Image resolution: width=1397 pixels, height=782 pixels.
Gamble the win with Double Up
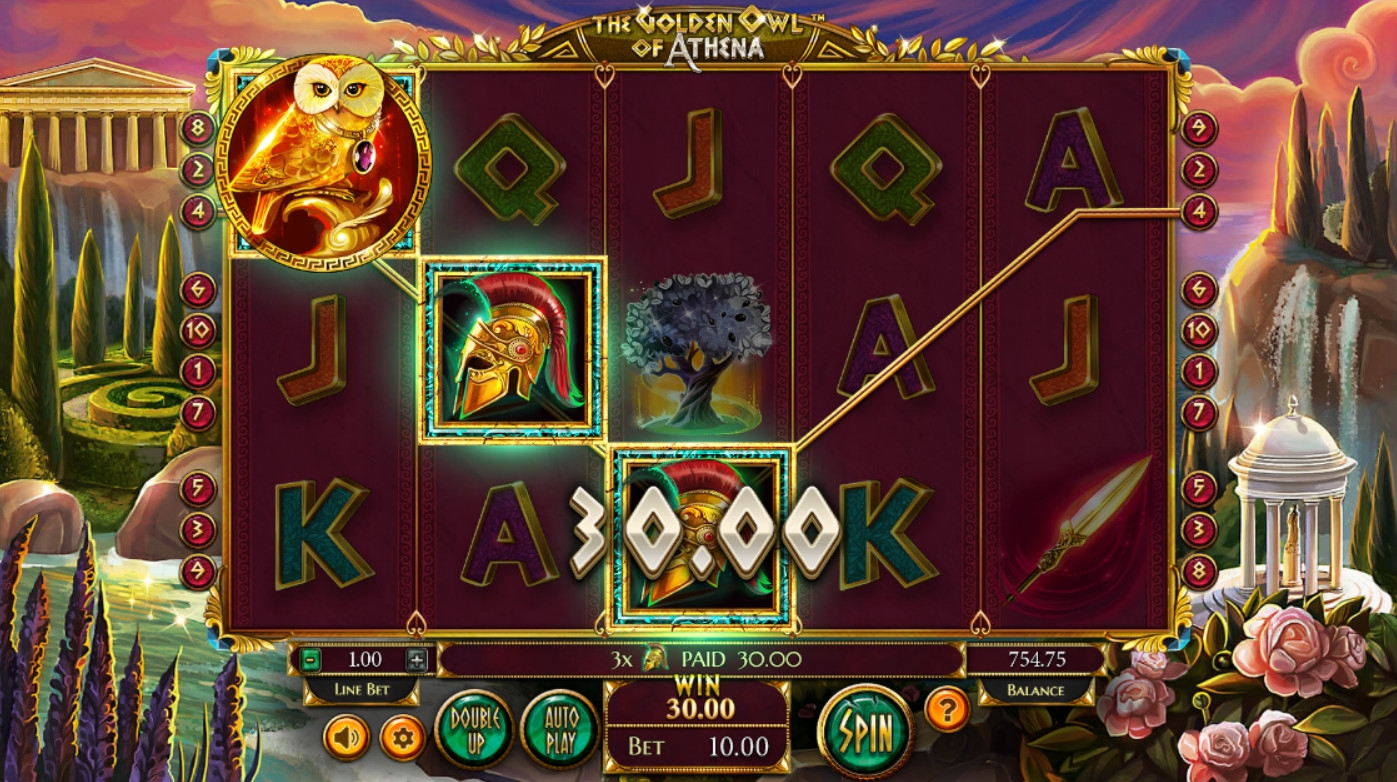click(x=474, y=728)
